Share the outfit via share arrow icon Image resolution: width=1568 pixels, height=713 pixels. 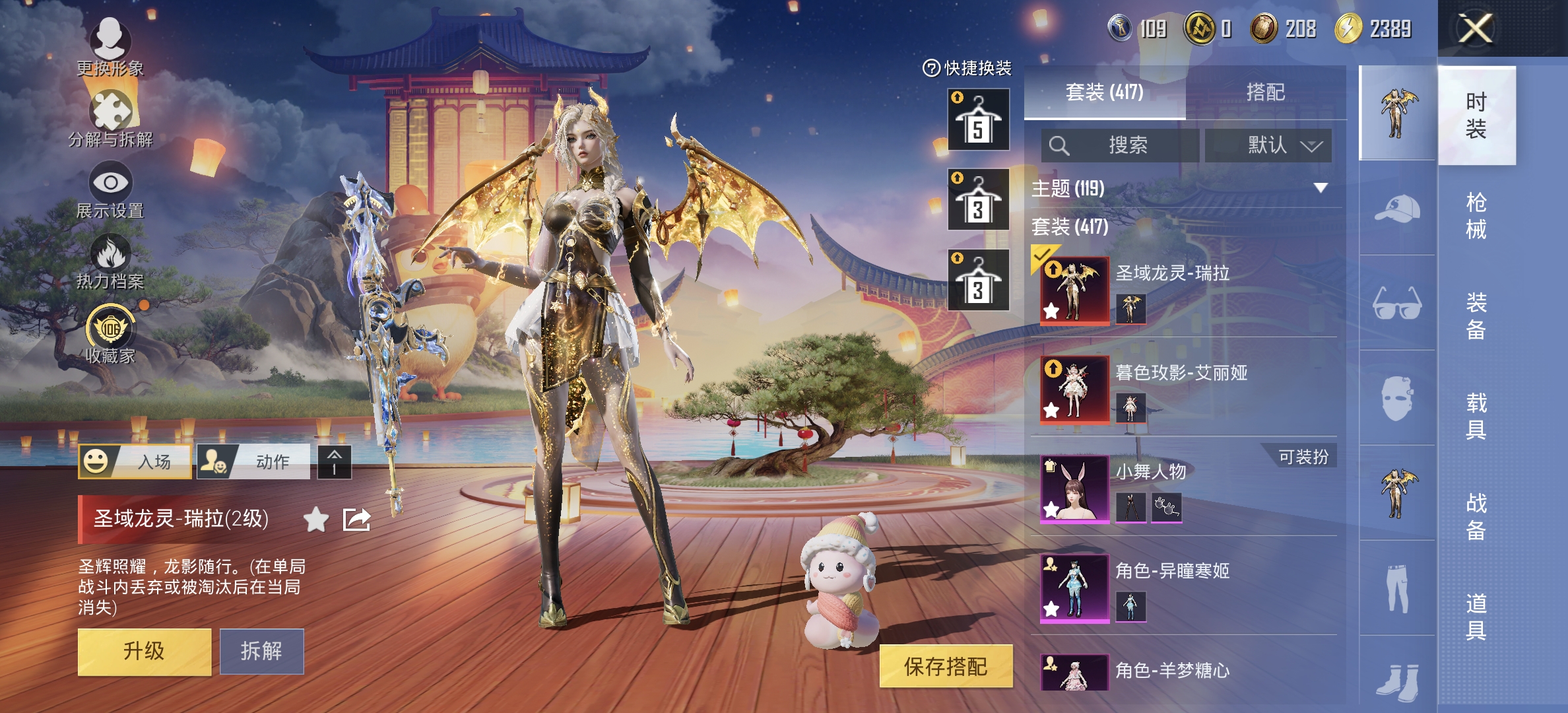356,520
